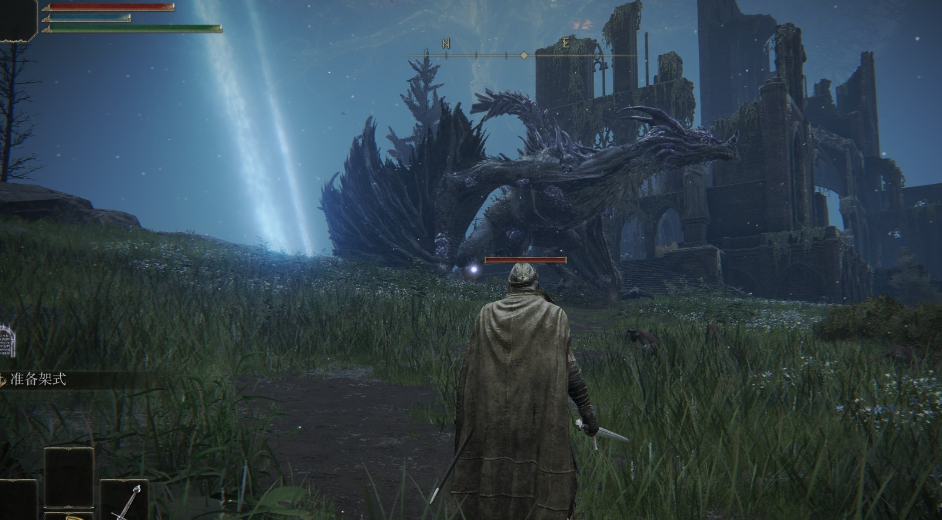Click the compass bar at top
The width and height of the screenshot is (942, 520).
523,55
